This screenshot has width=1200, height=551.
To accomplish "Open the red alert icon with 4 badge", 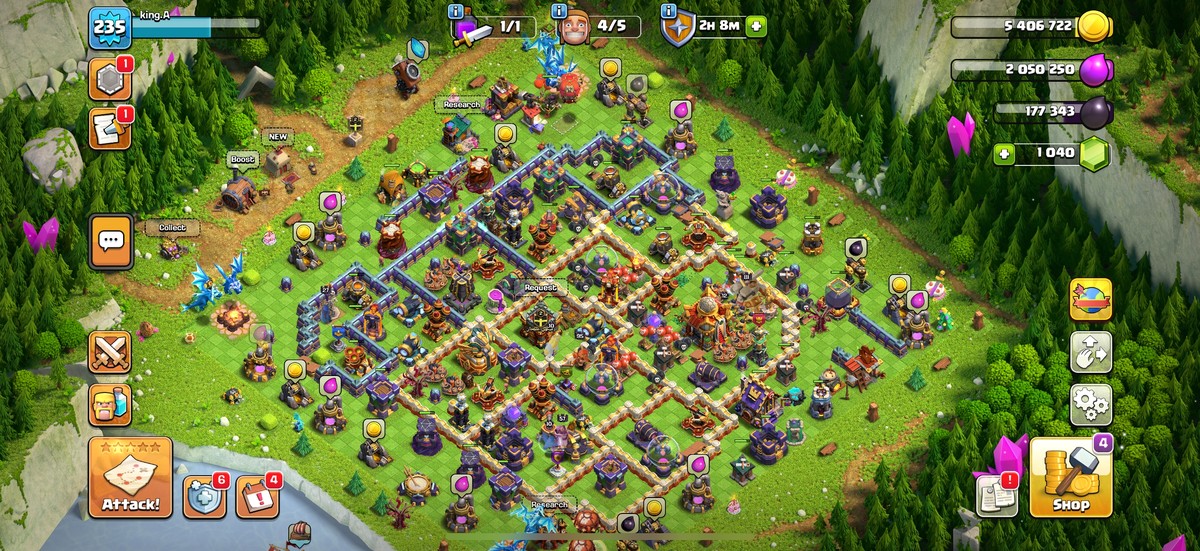I will pyautogui.click(x=256, y=496).
